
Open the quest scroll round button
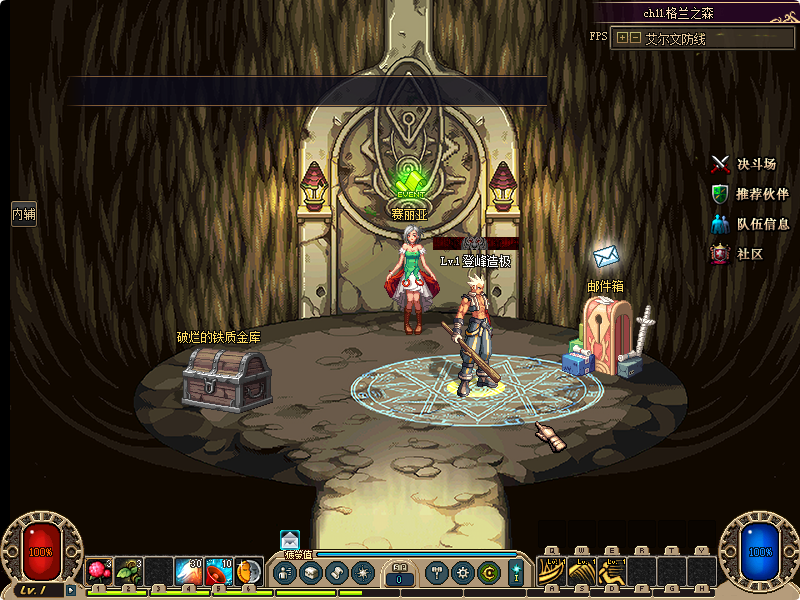[x=336, y=573]
